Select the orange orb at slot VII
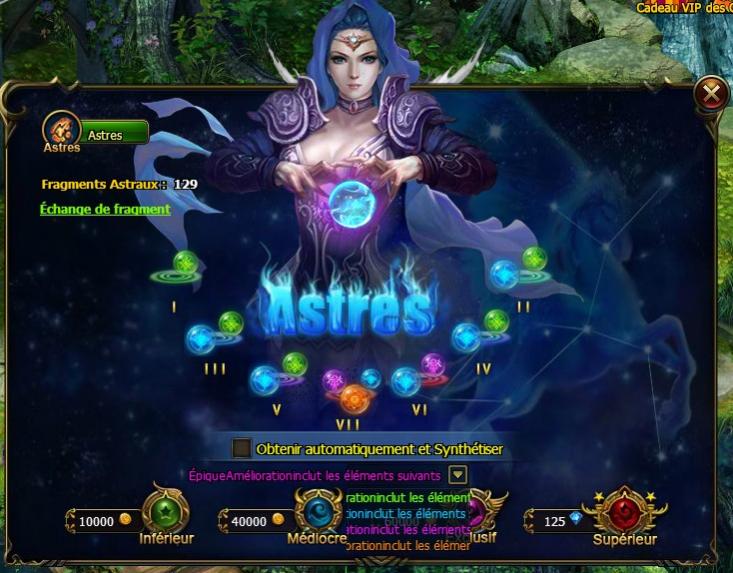The height and width of the screenshot is (573, 733). 354,400
